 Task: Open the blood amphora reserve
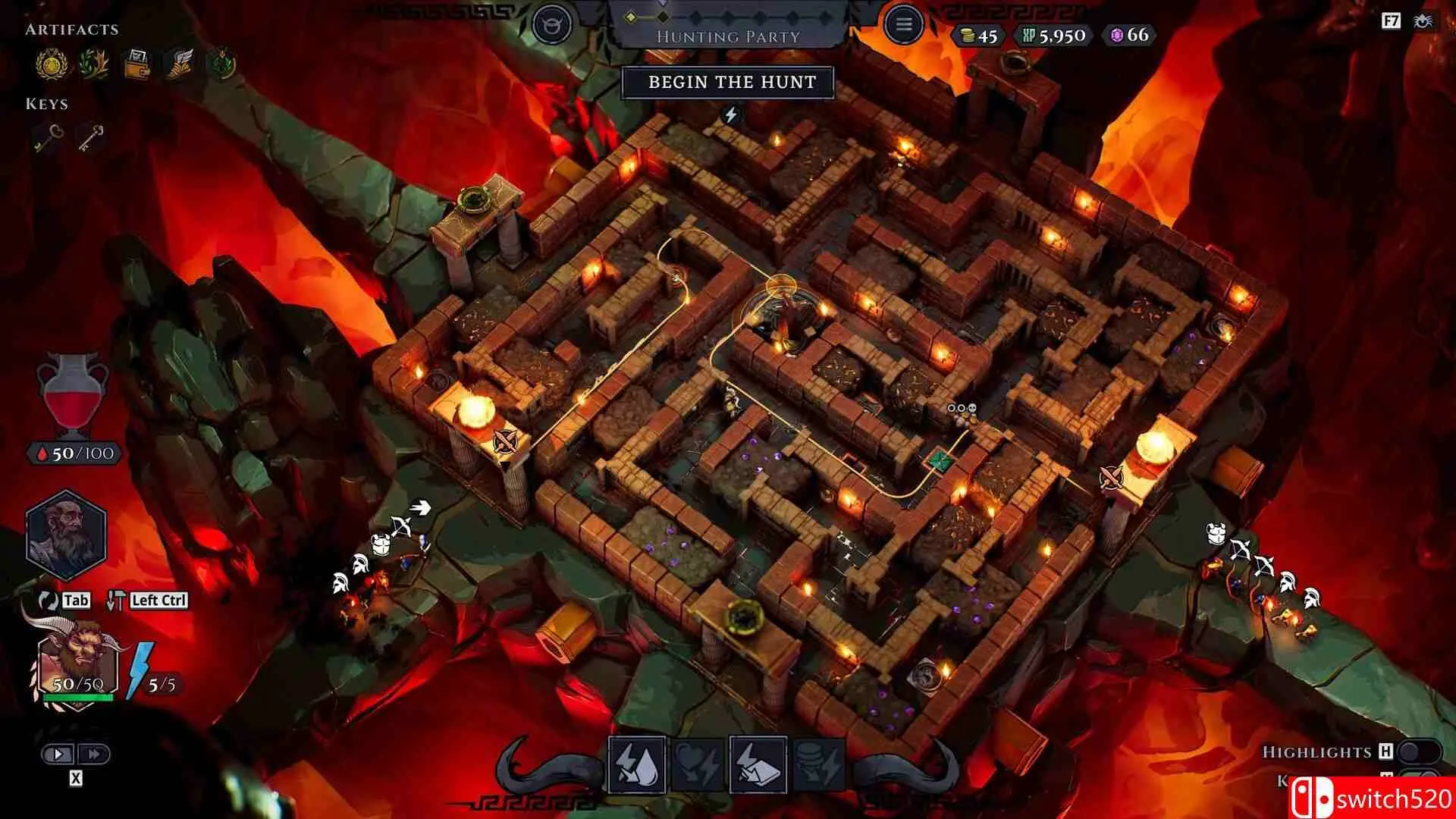click(73, 394)
